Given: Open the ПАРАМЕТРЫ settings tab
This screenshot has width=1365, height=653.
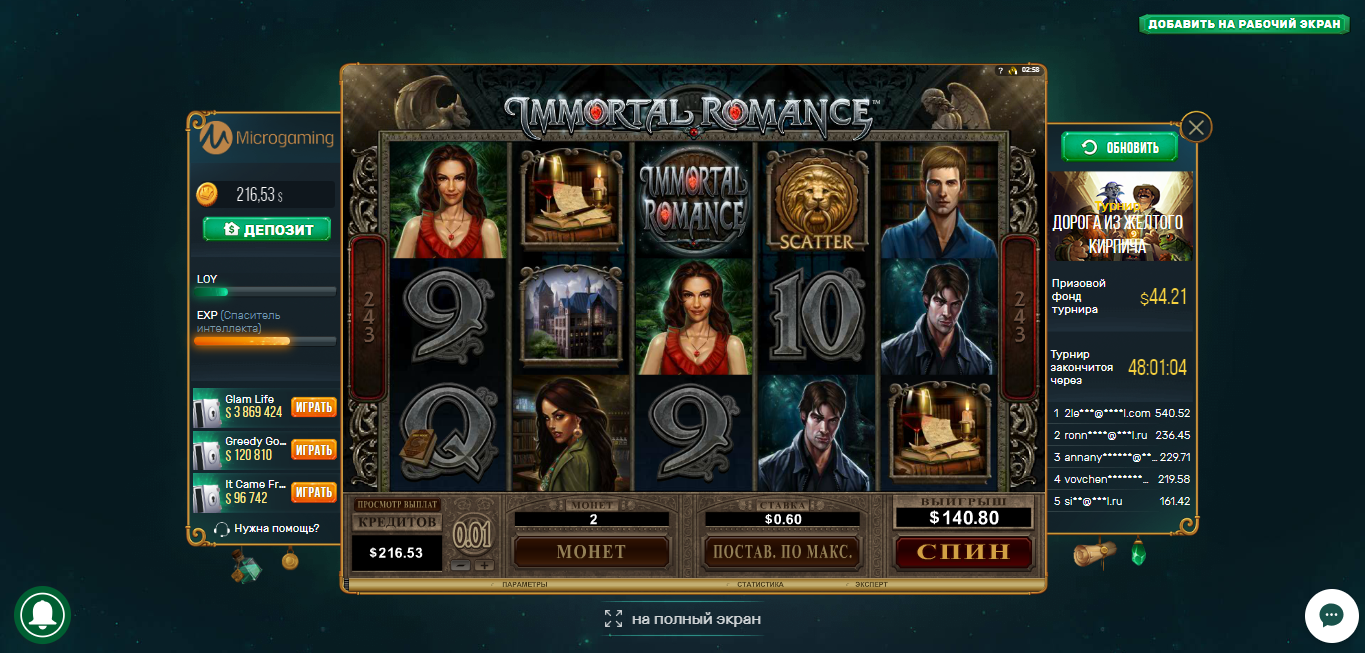Looking at the screenshot, I should pyautogui.click(x=525, y=584).
